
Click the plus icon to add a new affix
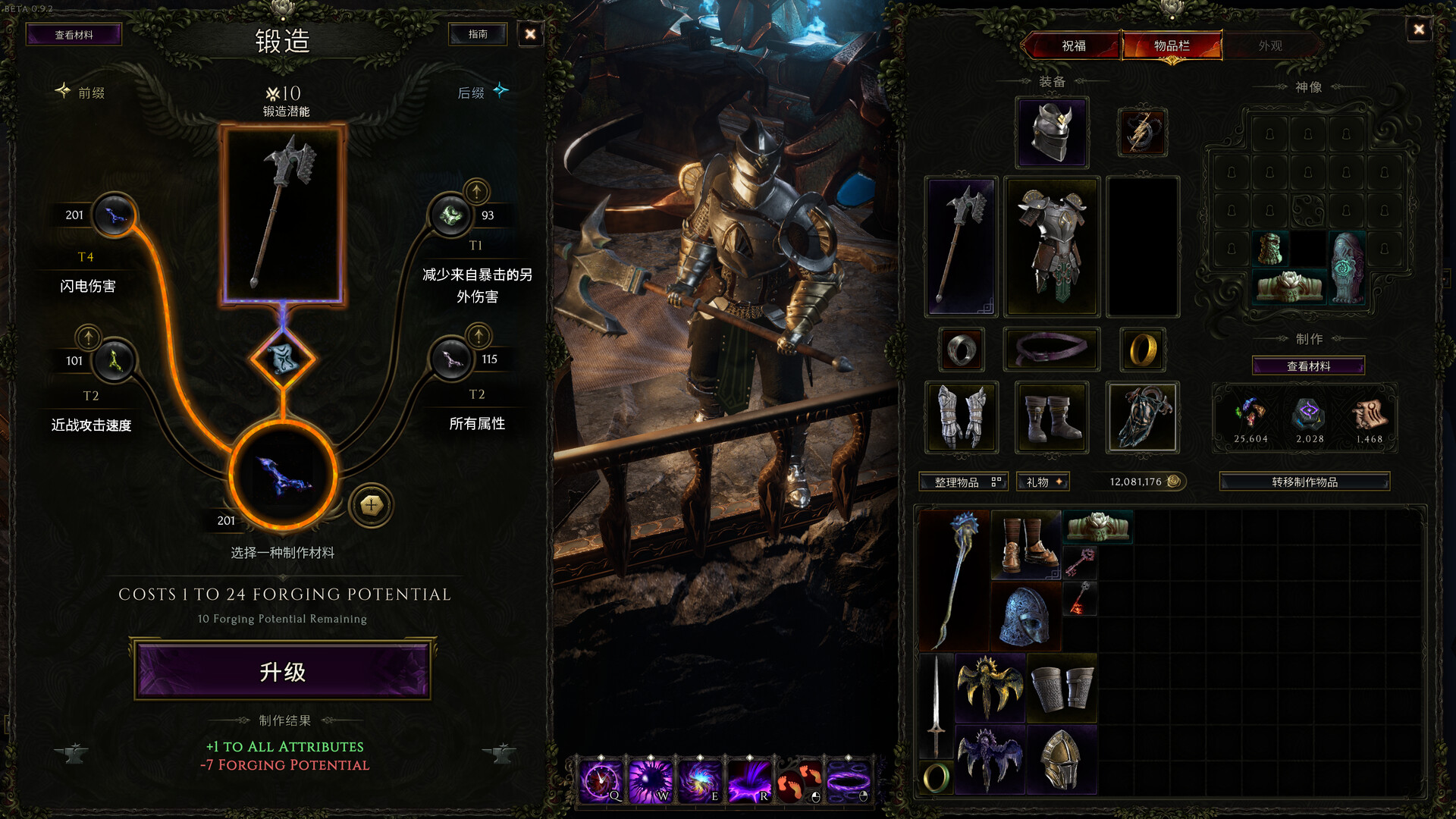click(x=371, y=505)
